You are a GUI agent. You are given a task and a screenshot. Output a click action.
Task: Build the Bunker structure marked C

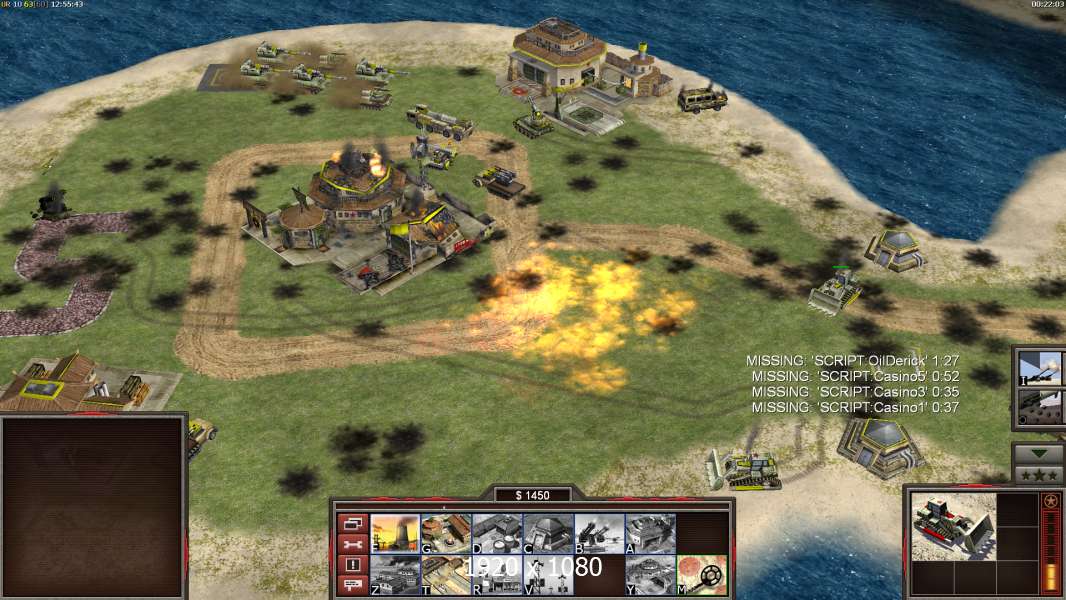[x=548, y=534]
